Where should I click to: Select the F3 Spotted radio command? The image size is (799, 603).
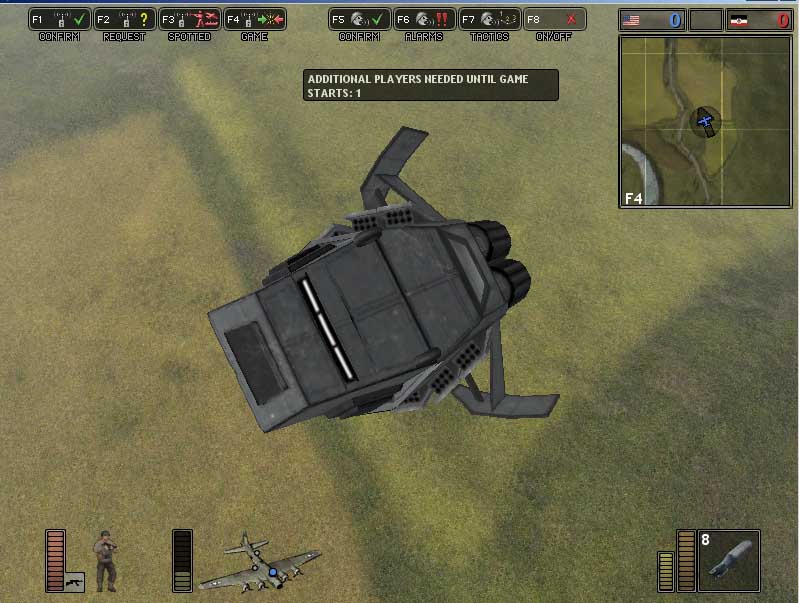pyautogui.click(x=188, y=19)
